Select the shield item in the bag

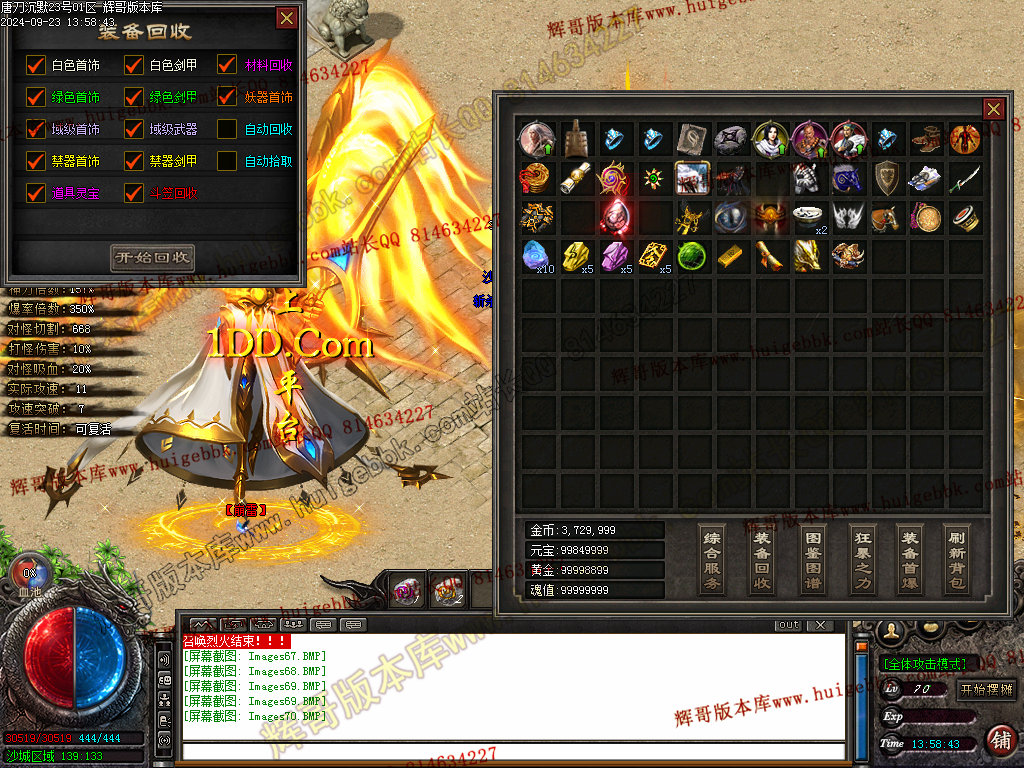[x=887, y=178]
